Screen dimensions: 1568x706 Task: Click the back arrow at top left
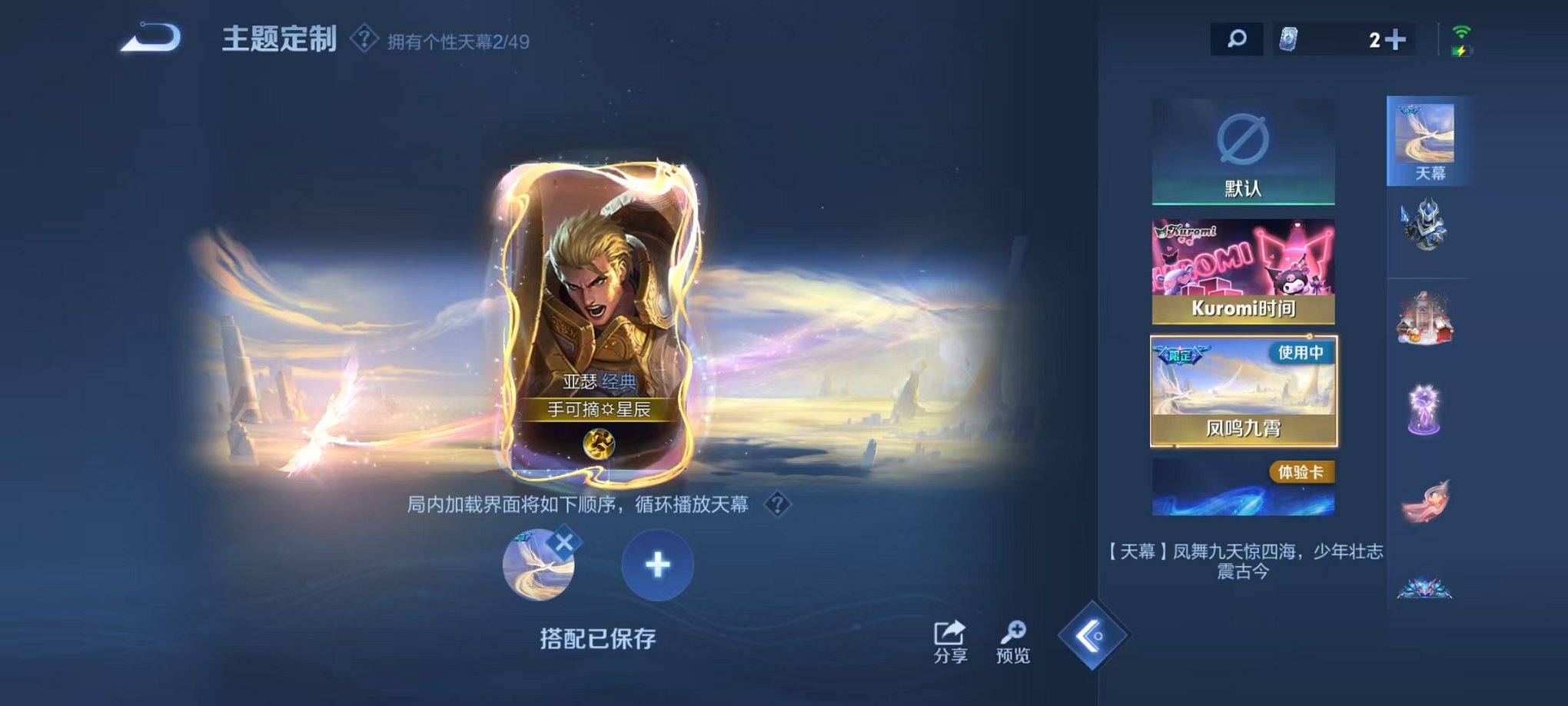pyautogui.click(x=151, y=36)
